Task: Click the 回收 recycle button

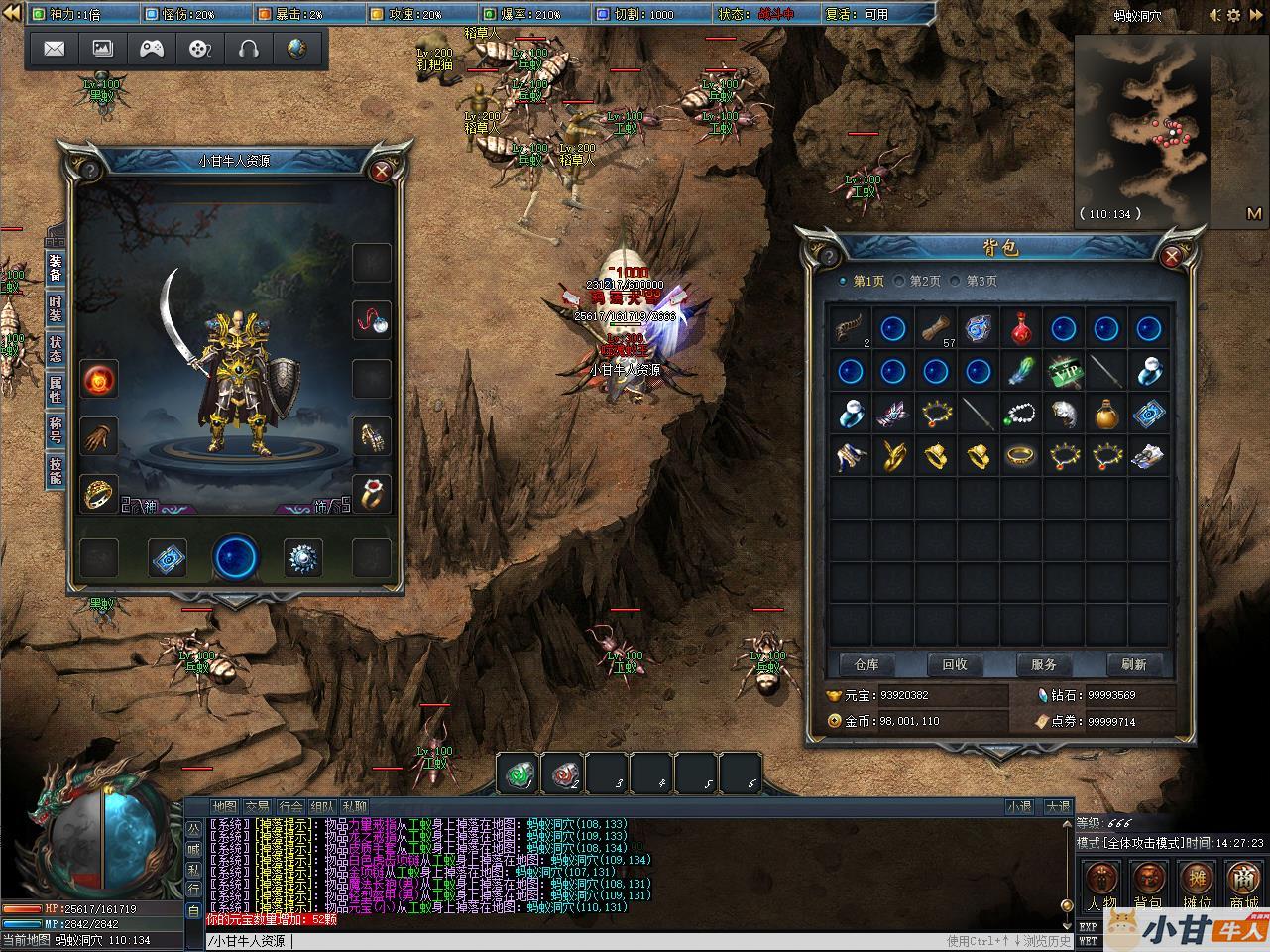Action: 955,664
